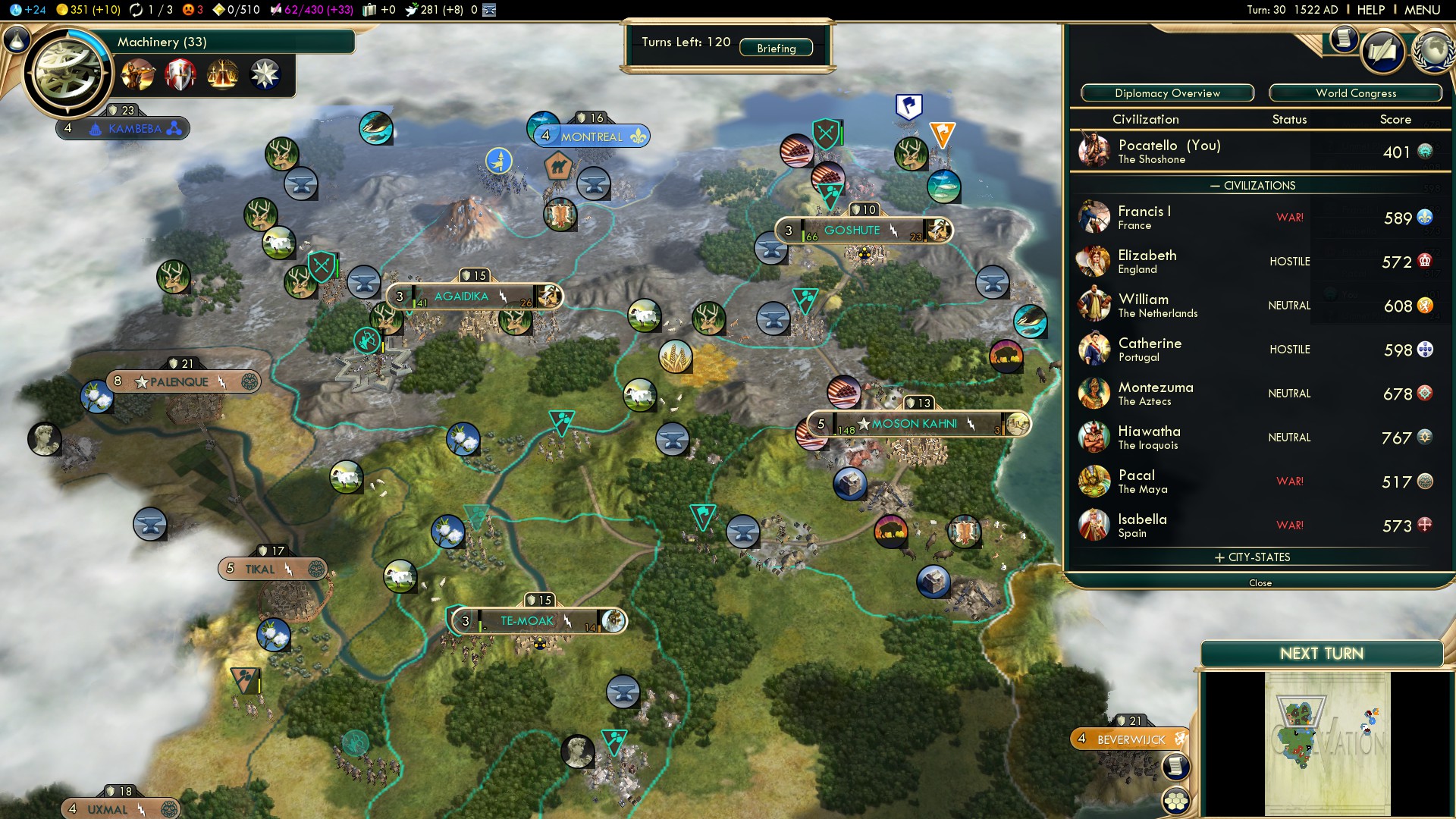Open the Agaidika city banner

click(461, 297)
